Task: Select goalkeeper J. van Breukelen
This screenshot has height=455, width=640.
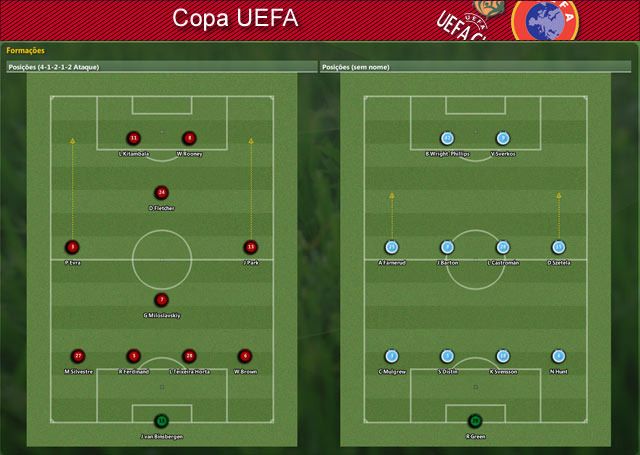Action: coord(161,421)
